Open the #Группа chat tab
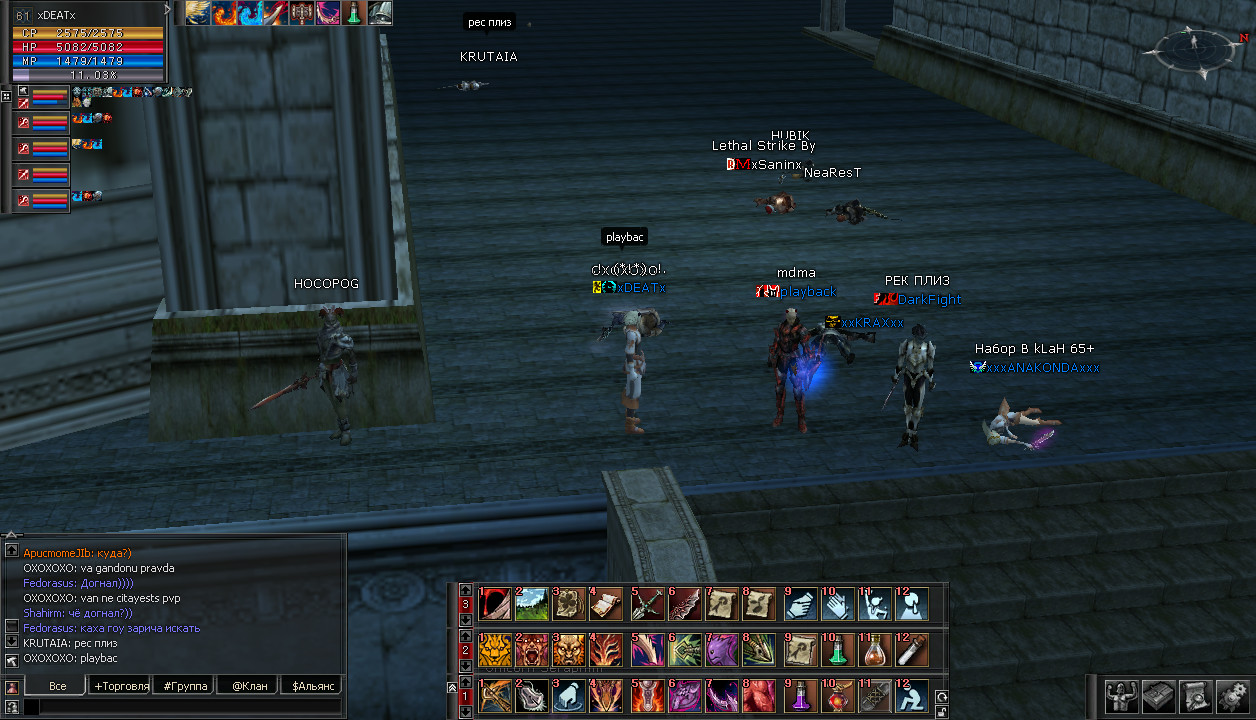 185,686
